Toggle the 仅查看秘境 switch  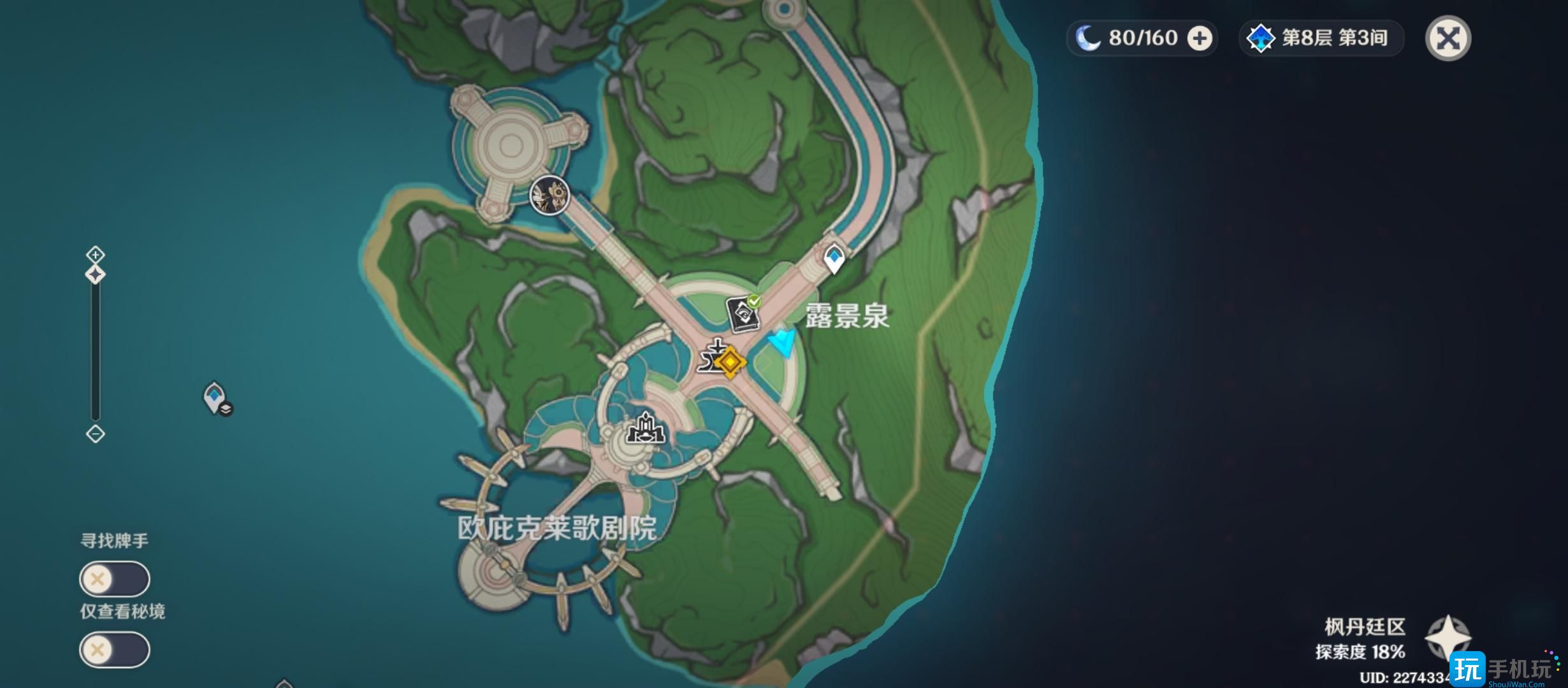click(x=115, y=650)
